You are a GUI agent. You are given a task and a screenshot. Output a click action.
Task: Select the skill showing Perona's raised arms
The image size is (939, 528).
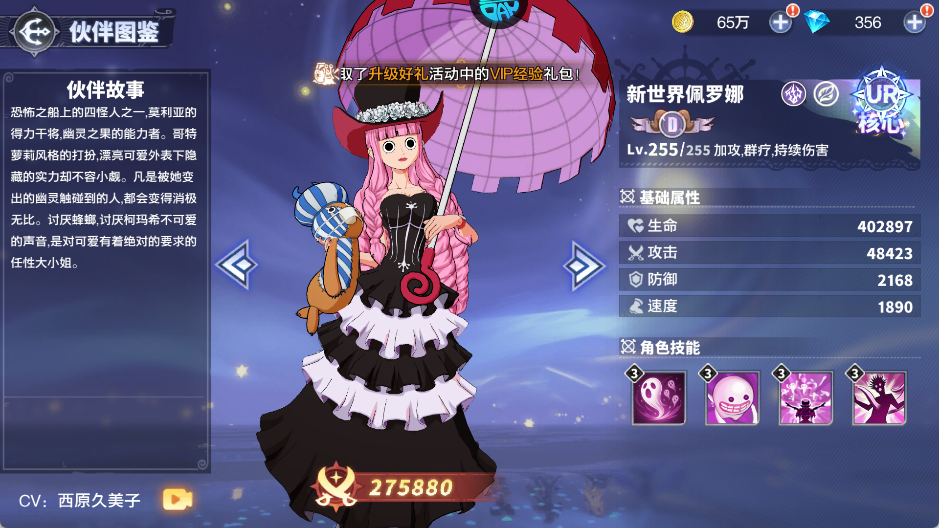tap(806, 398)
